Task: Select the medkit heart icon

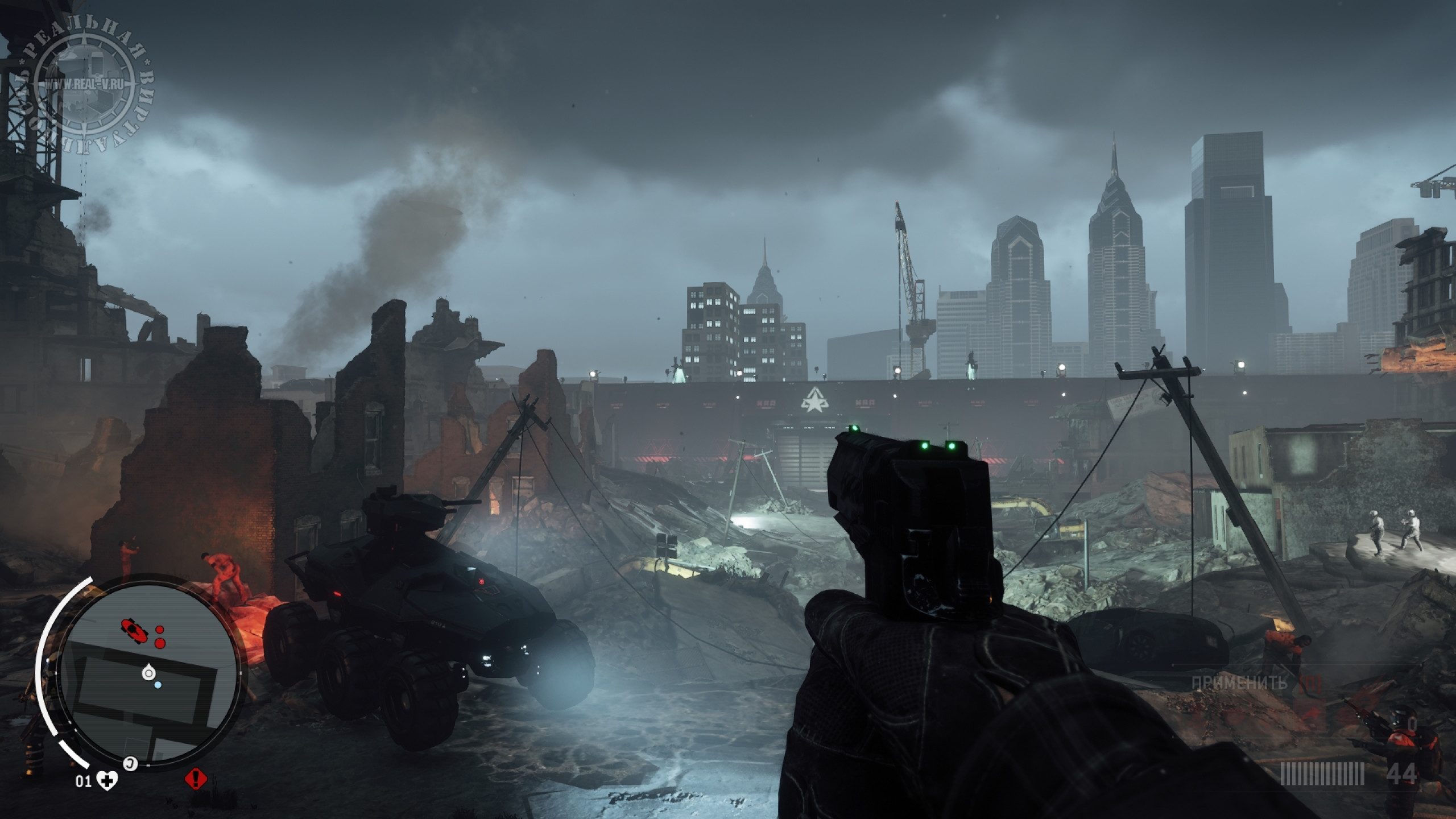Action: (107, 781)
